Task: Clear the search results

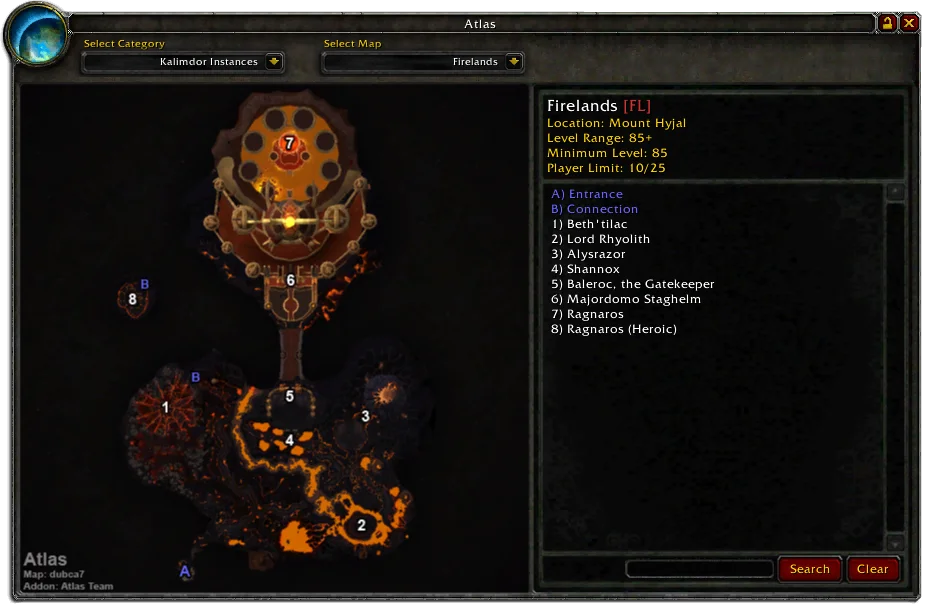Action: (x=872, y=569)
